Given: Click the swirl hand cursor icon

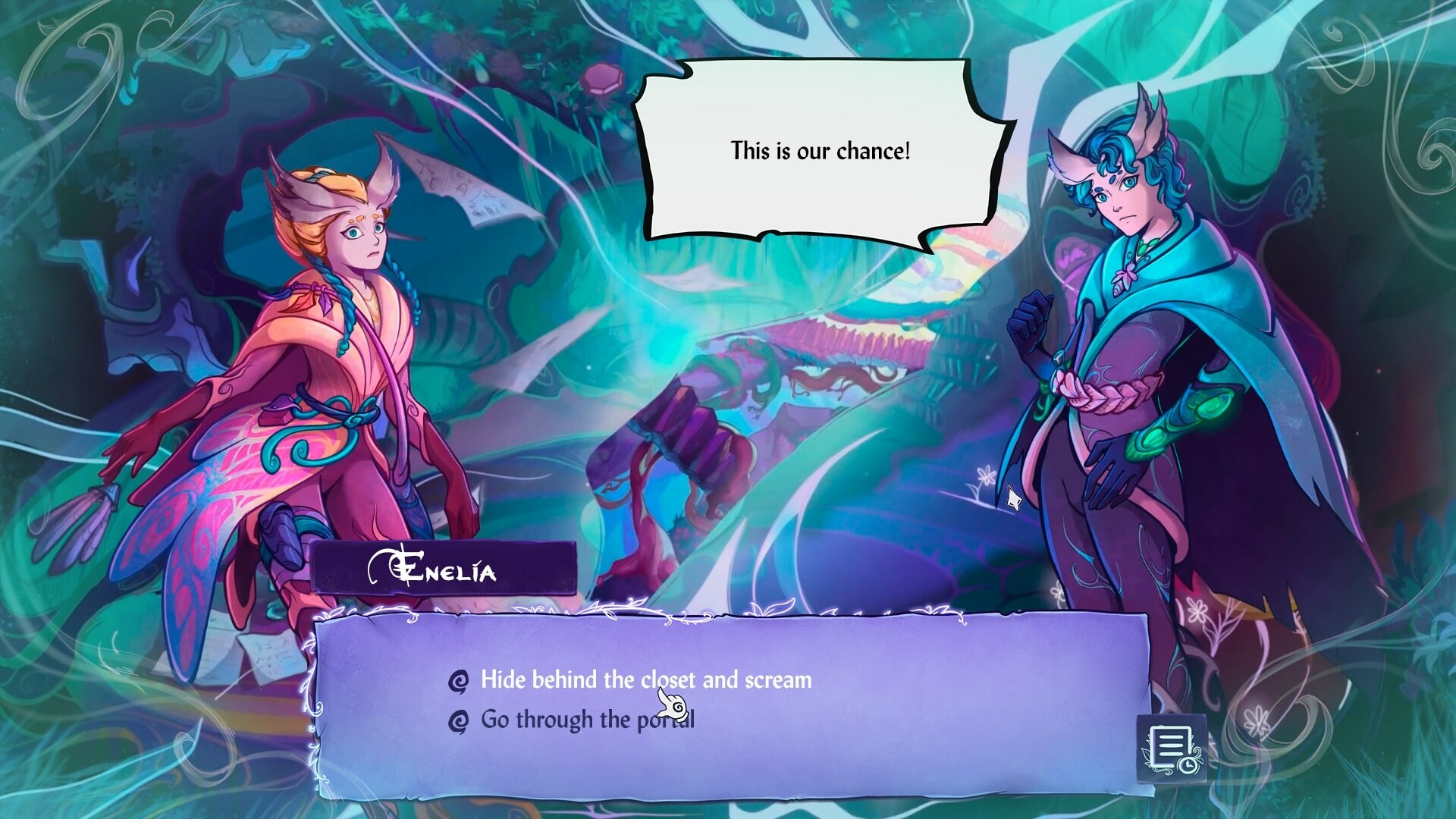Looking at the screenshot, I should tap(673, 705).
